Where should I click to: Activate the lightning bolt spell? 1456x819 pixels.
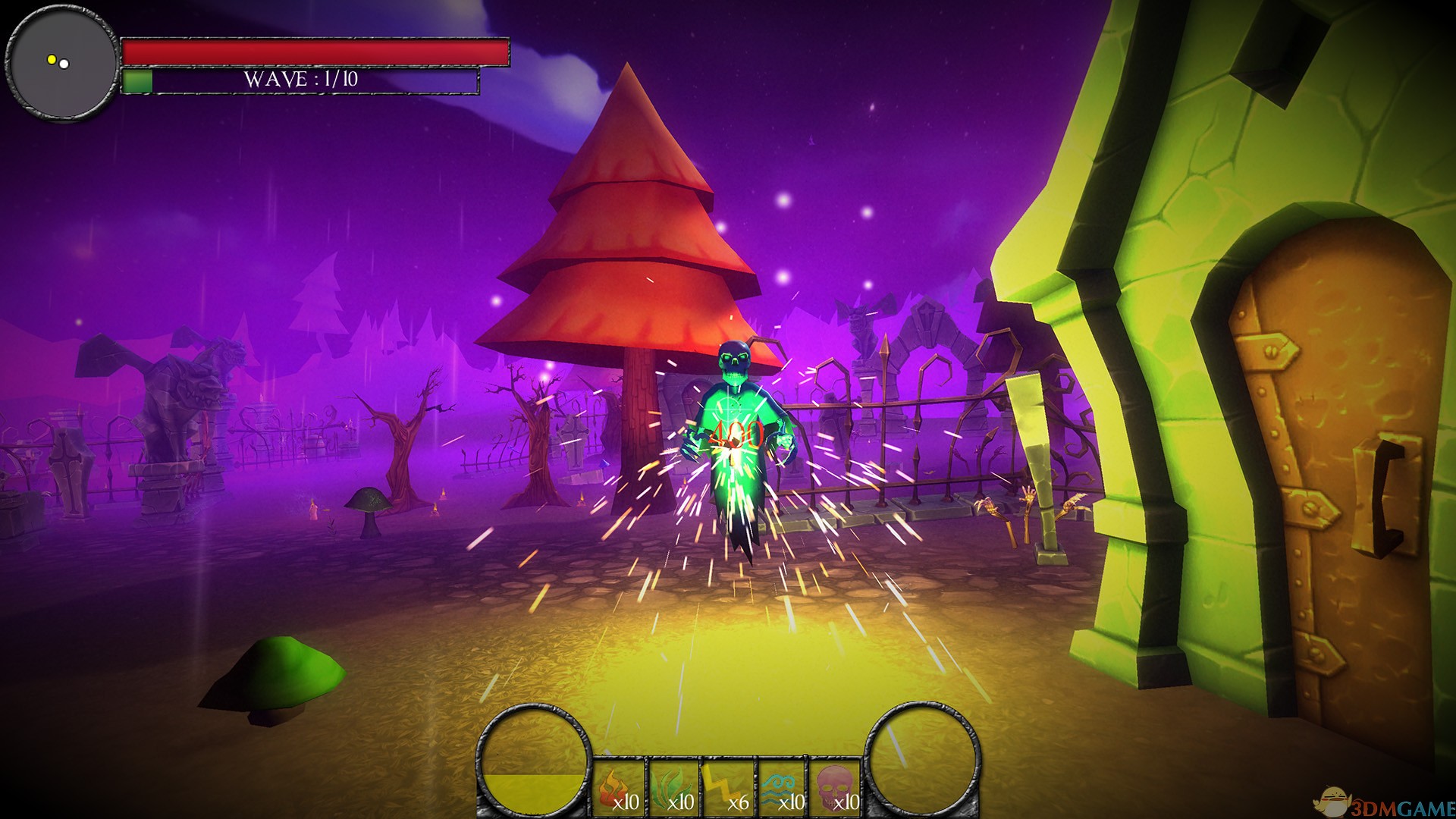pyautogui.click(x=728, y=789)
